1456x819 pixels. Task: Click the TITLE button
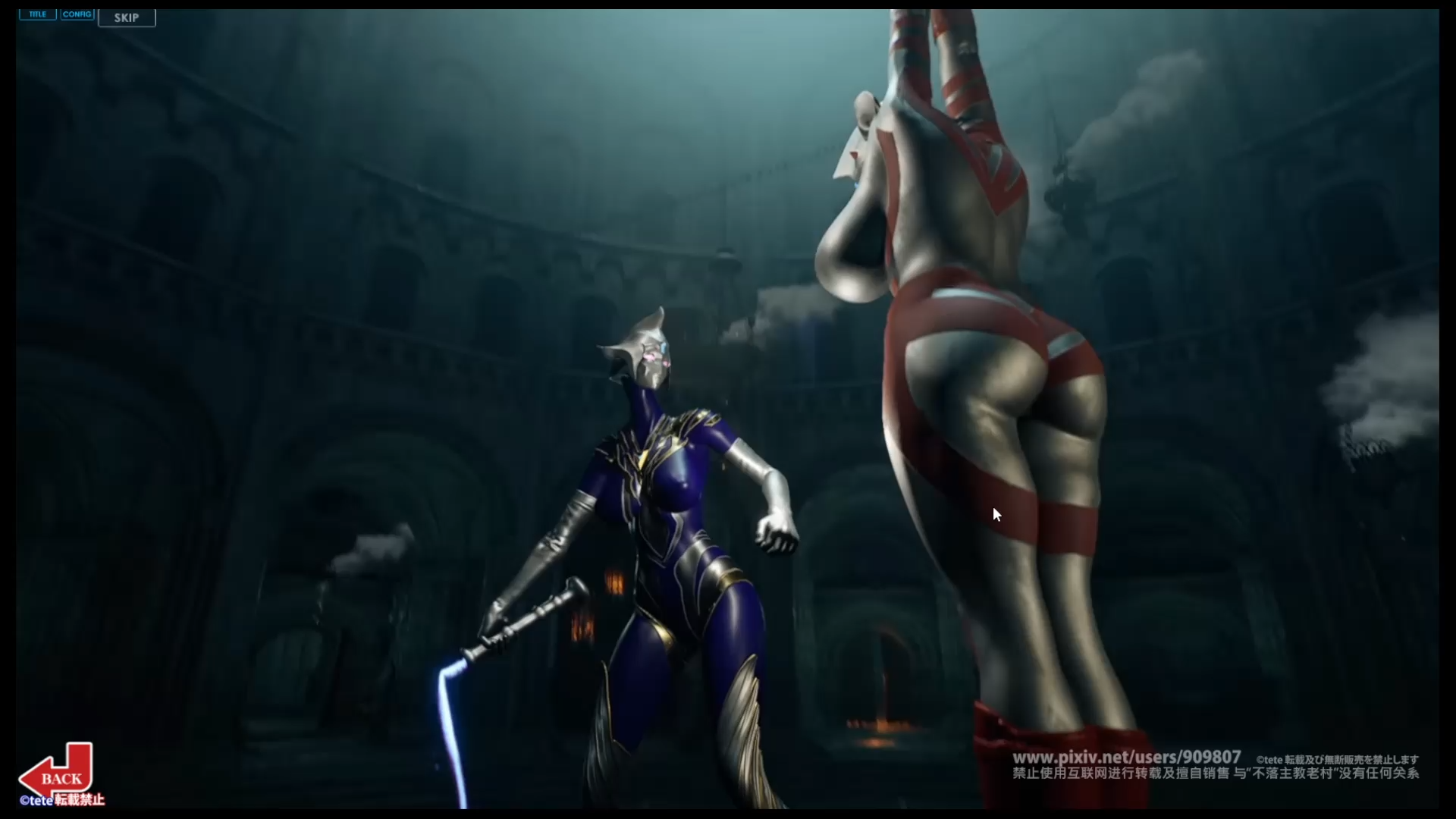pyautogui.click(x=37, y=14)
